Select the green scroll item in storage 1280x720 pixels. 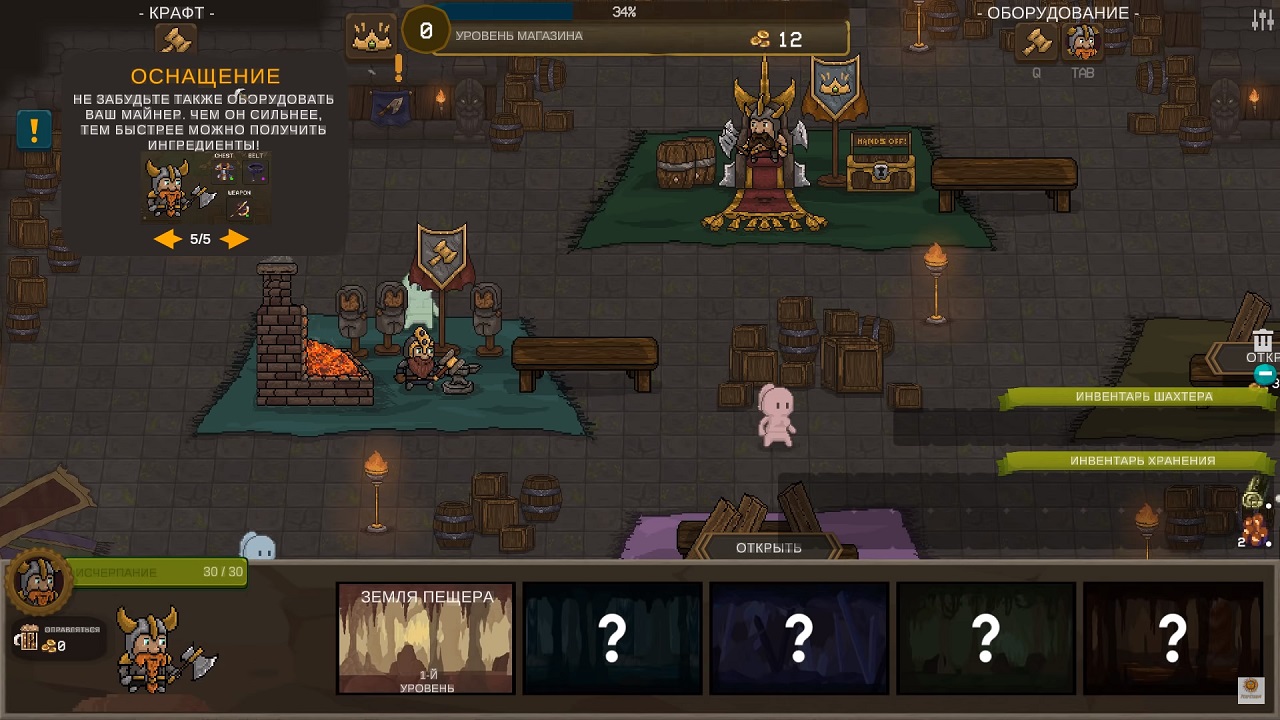click(1254, 495)
